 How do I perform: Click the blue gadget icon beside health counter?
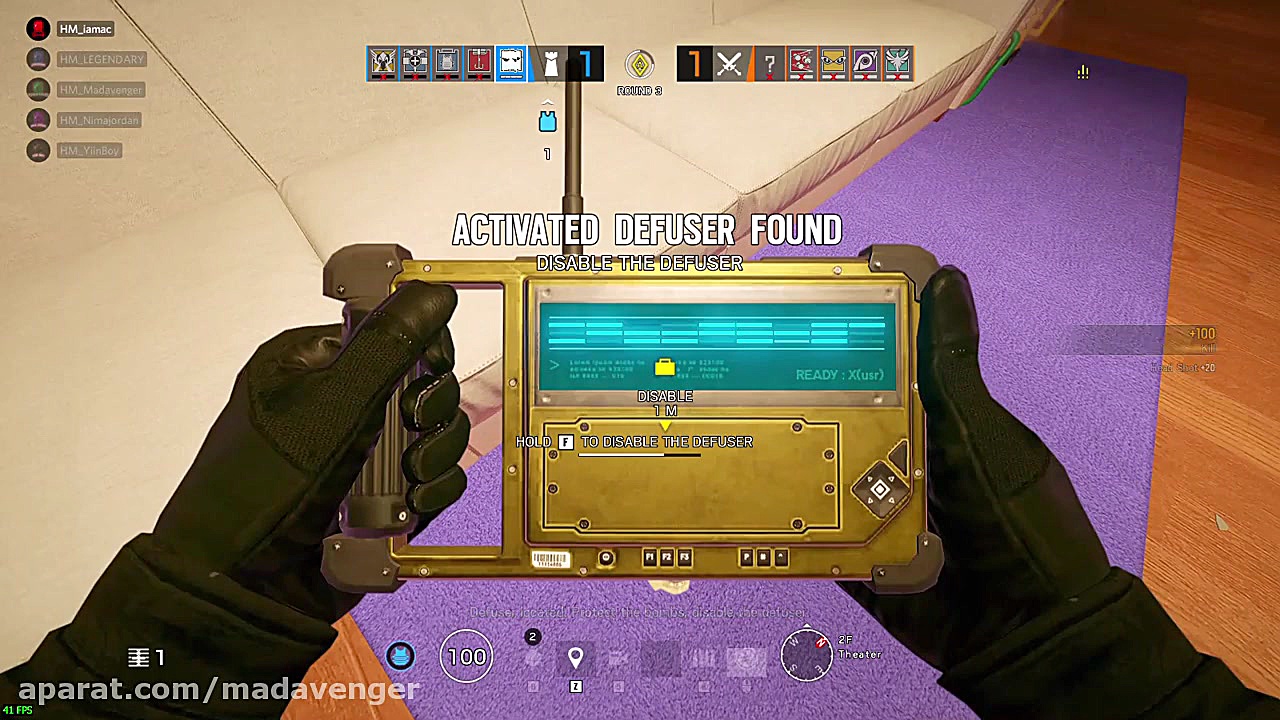coord(400,657)
